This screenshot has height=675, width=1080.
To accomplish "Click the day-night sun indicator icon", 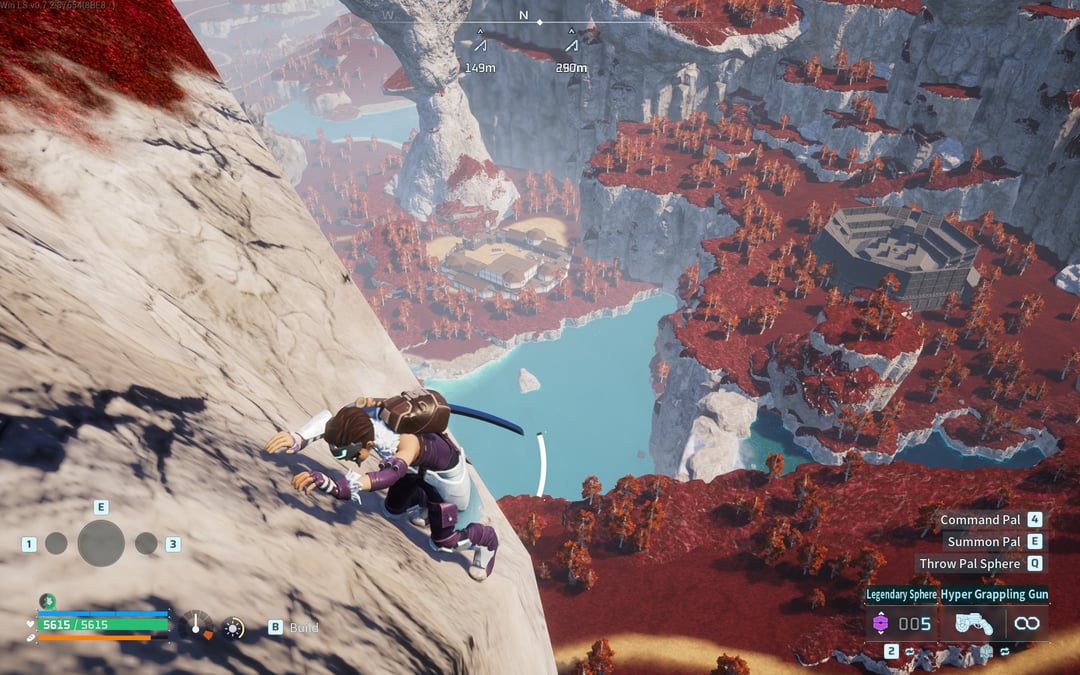I will (x=233, y=627).
